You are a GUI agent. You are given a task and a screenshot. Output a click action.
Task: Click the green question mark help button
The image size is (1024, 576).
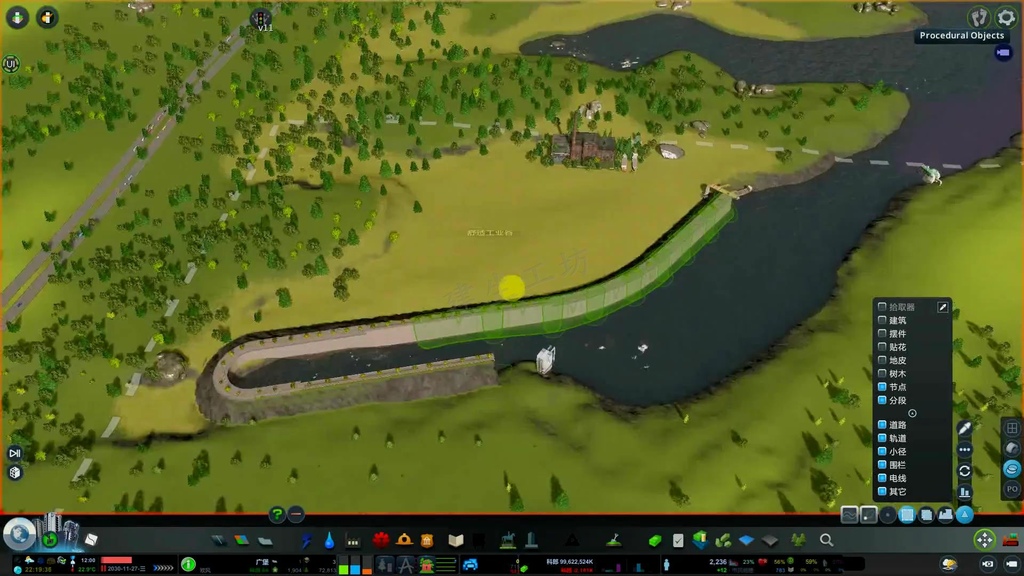[278, 514]
